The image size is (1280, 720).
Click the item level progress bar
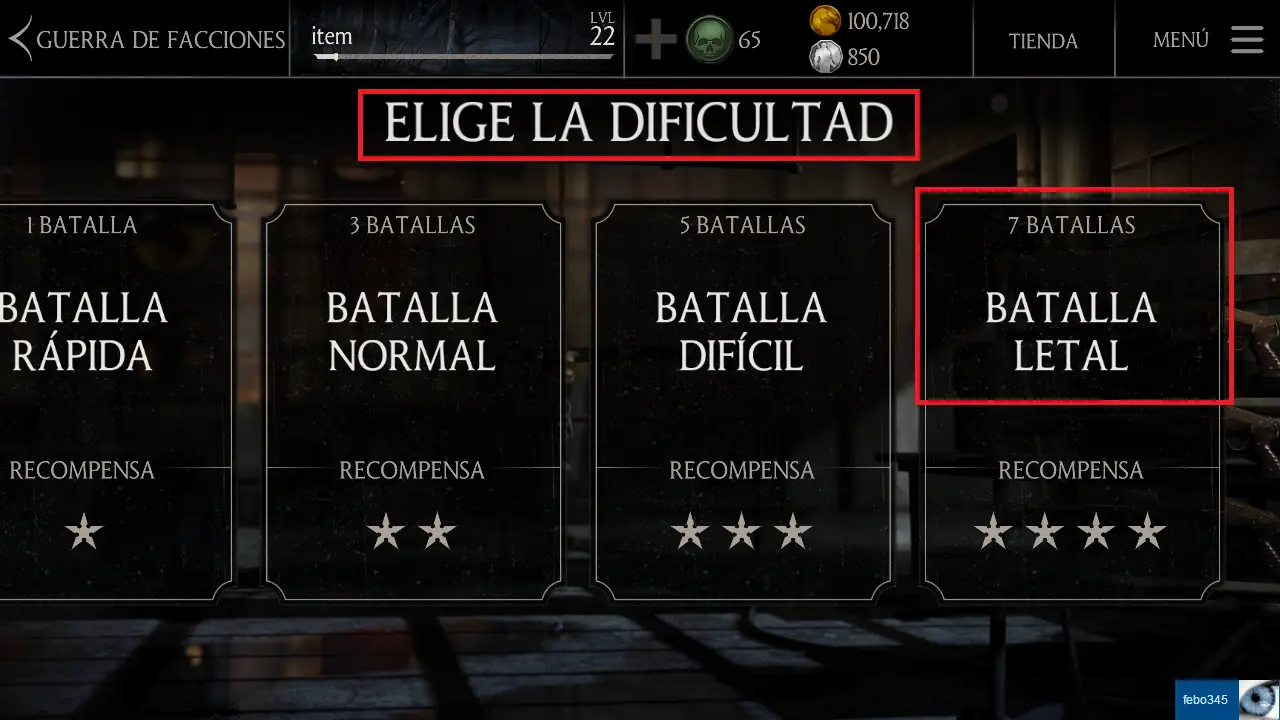(465, 55)
